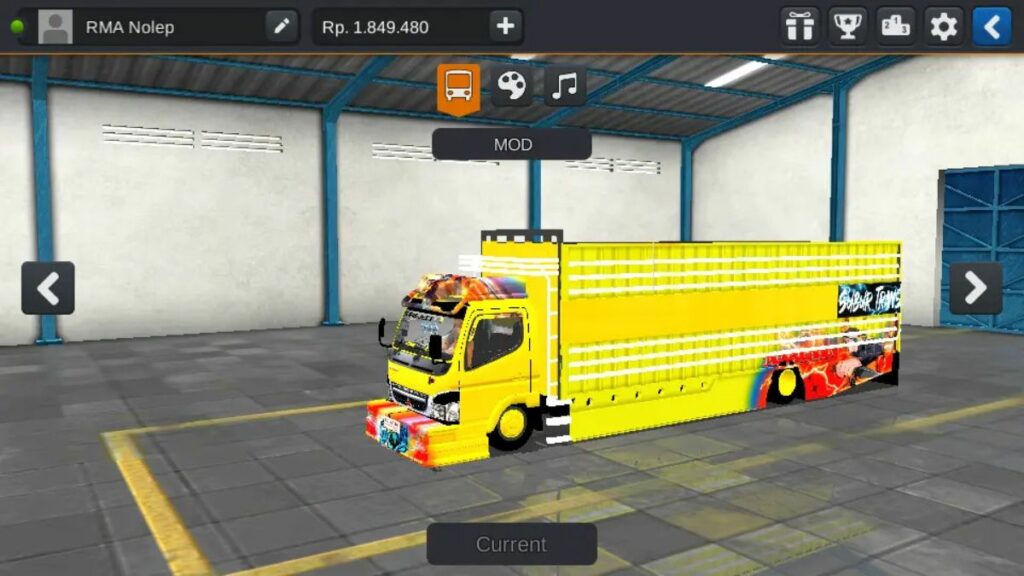Show the next vehicle
The height and width of the screenshot is (576, 1024).
point(975,288)
